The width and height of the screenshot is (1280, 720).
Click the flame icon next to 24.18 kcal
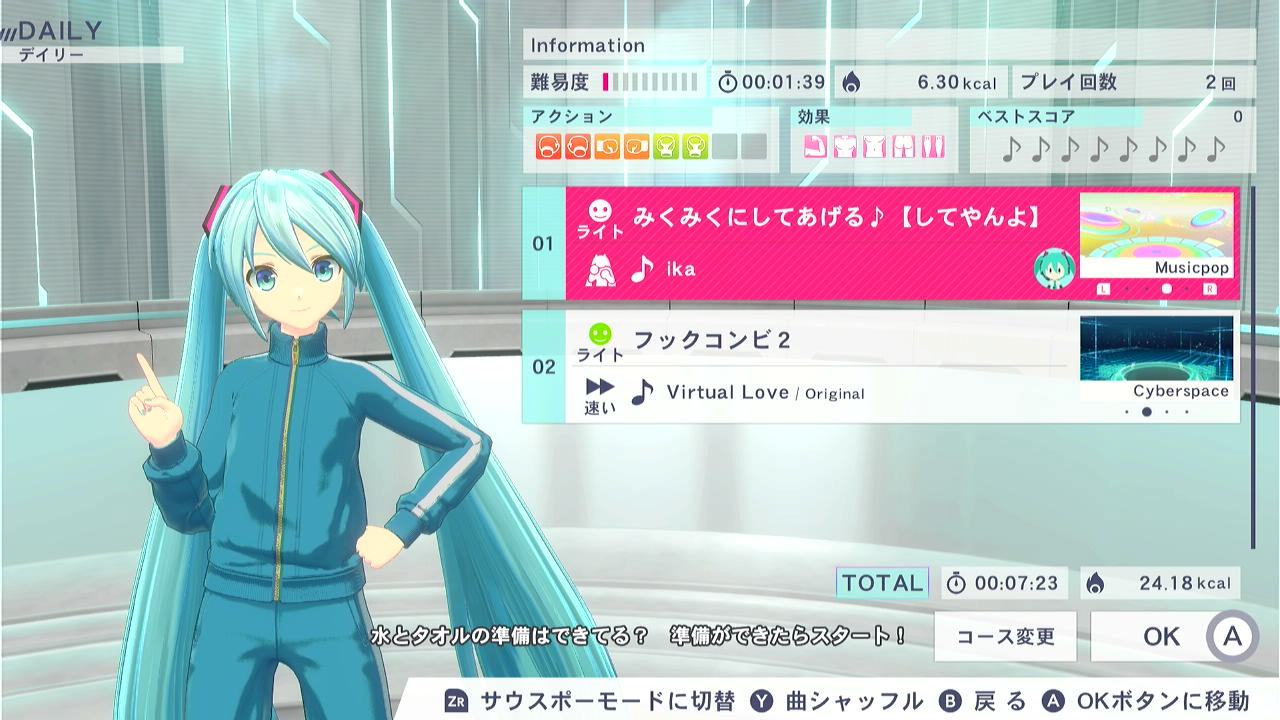[x=1096, y=583]
